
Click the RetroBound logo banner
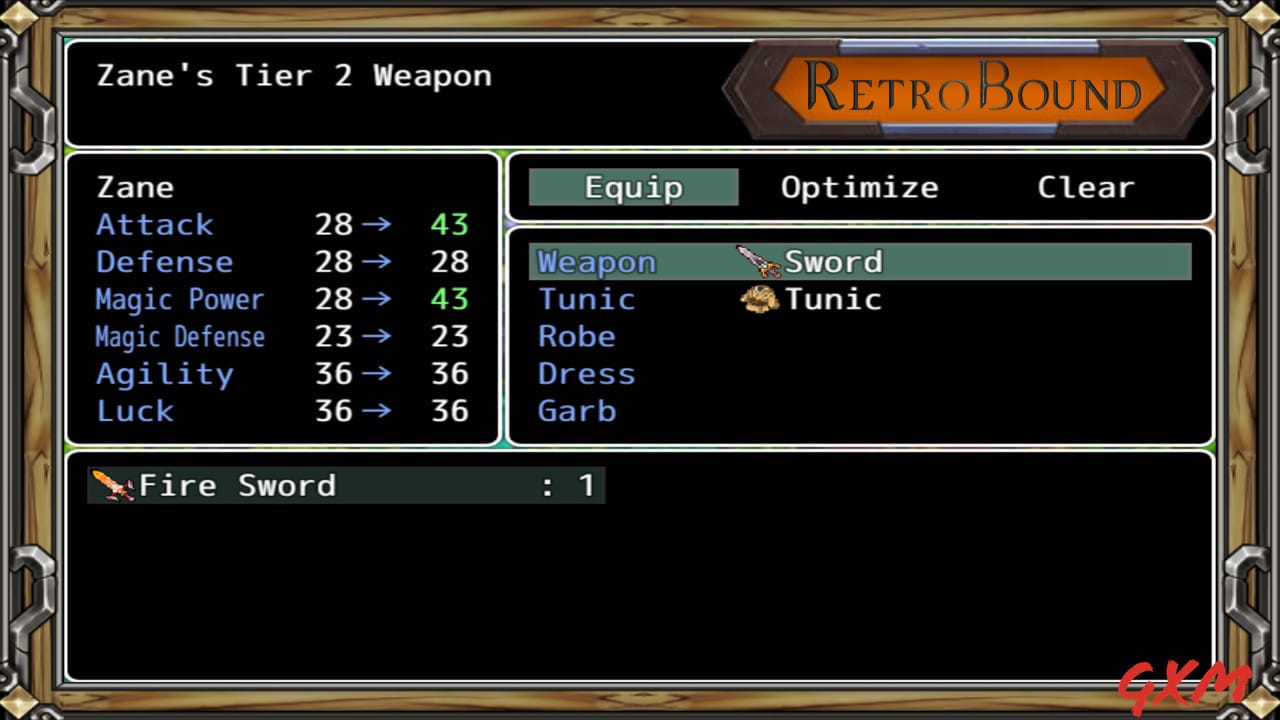(968, 89)
